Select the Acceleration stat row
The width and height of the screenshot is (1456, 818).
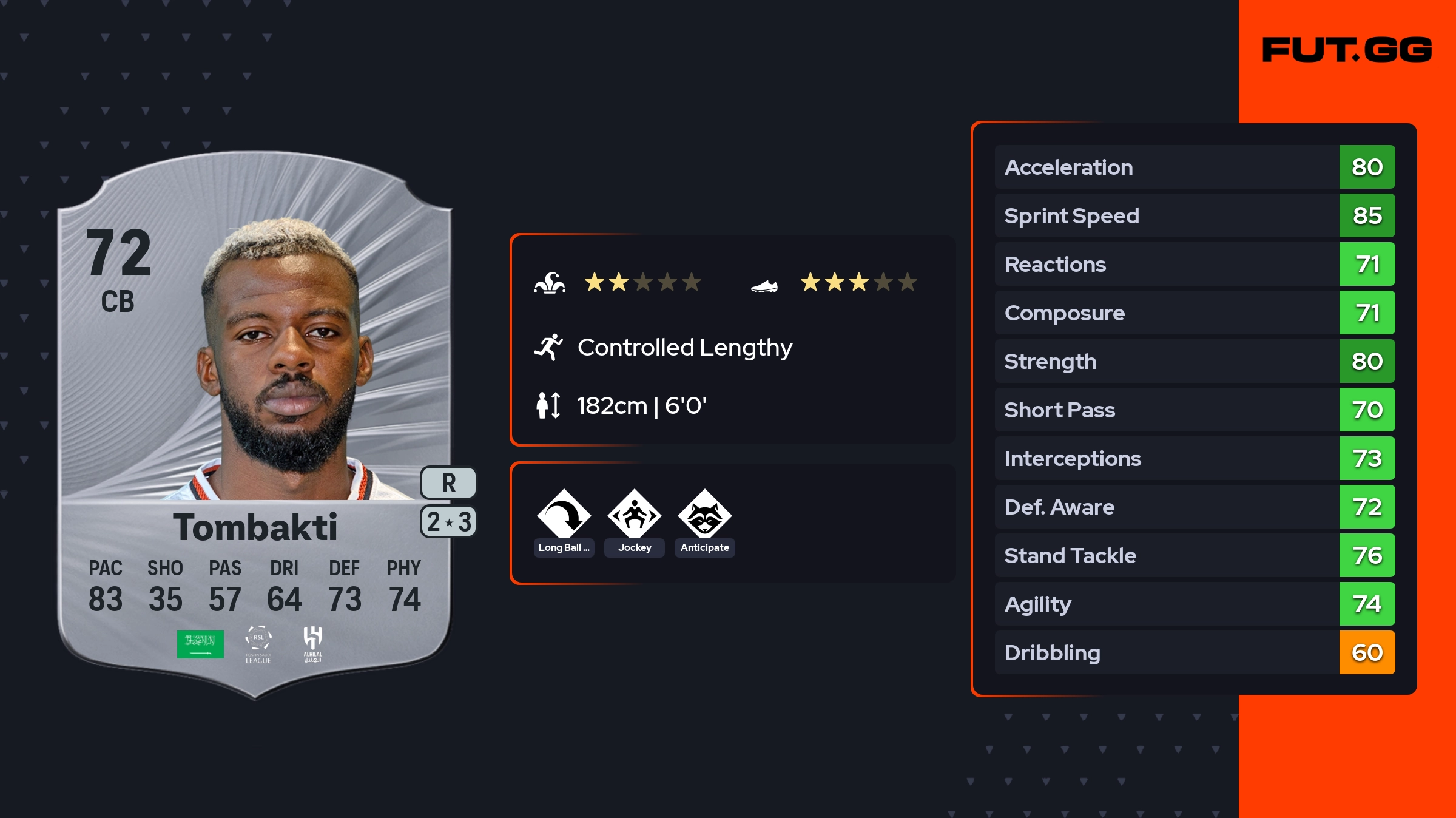pyautogui.click(x=1194, y=167)
